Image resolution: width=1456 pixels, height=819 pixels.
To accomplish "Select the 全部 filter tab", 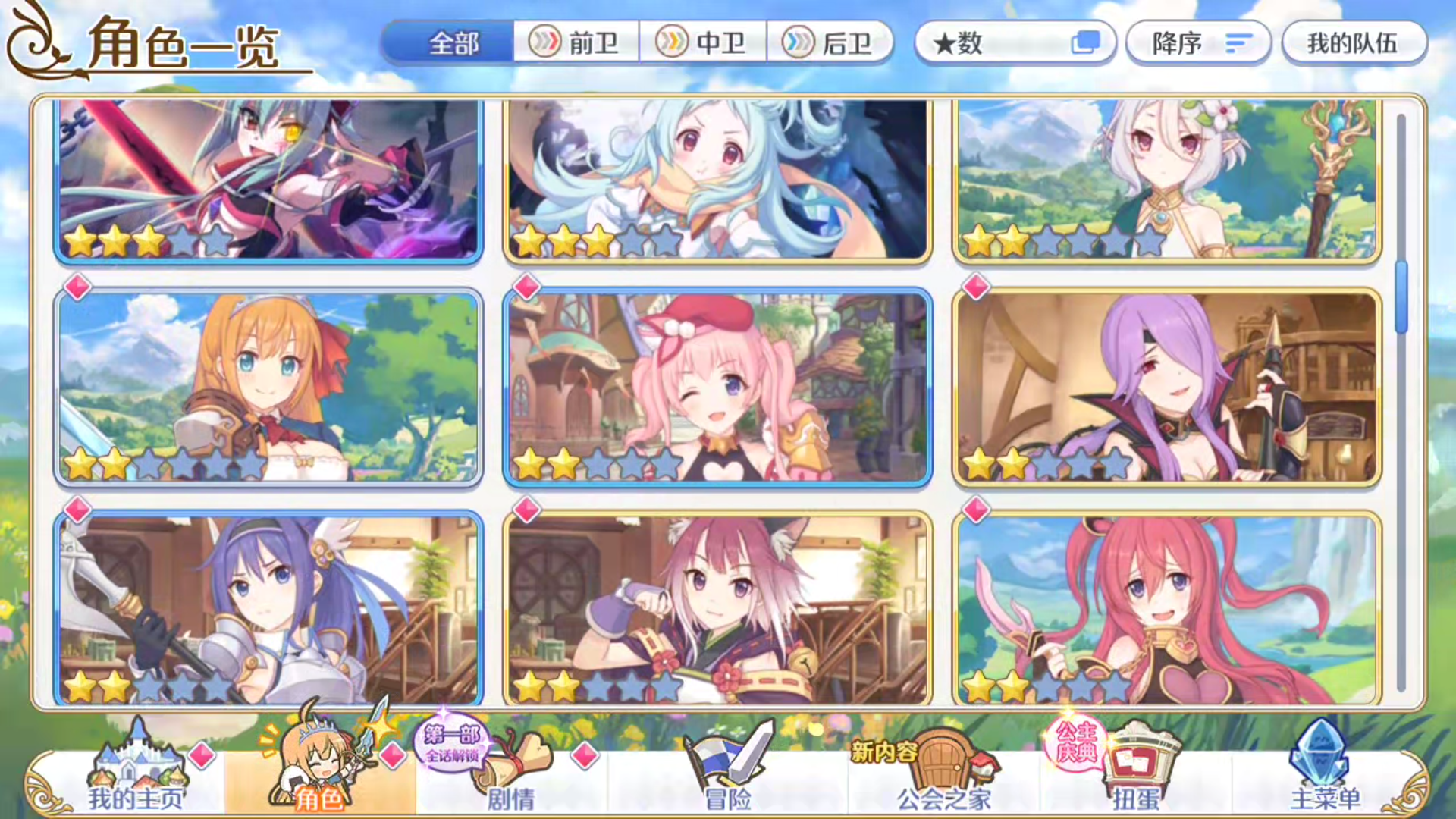I will (x=453, y=44).
